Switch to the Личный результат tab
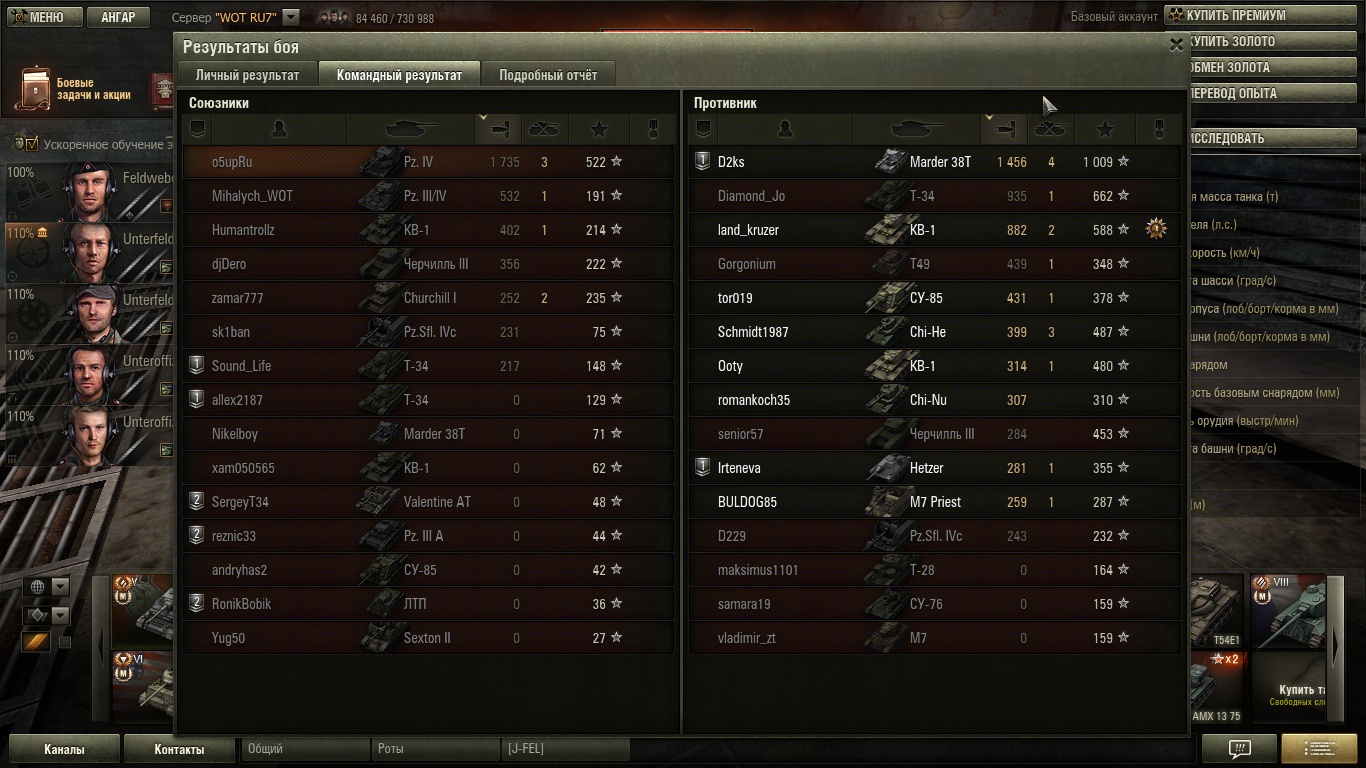 tap(247, 75)
